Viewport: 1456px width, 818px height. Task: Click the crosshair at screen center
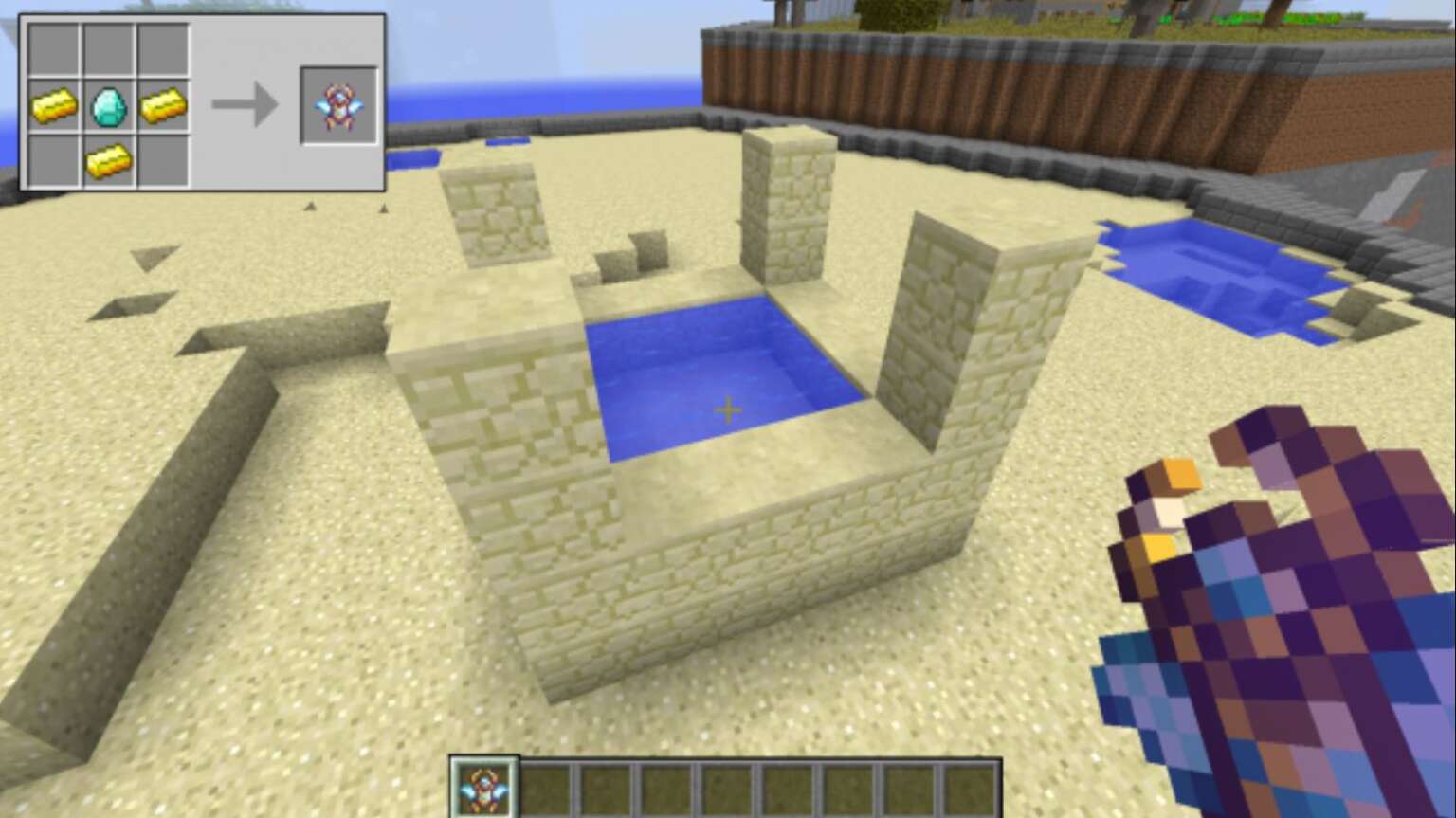pyautogui.click(x=728, y=409)
